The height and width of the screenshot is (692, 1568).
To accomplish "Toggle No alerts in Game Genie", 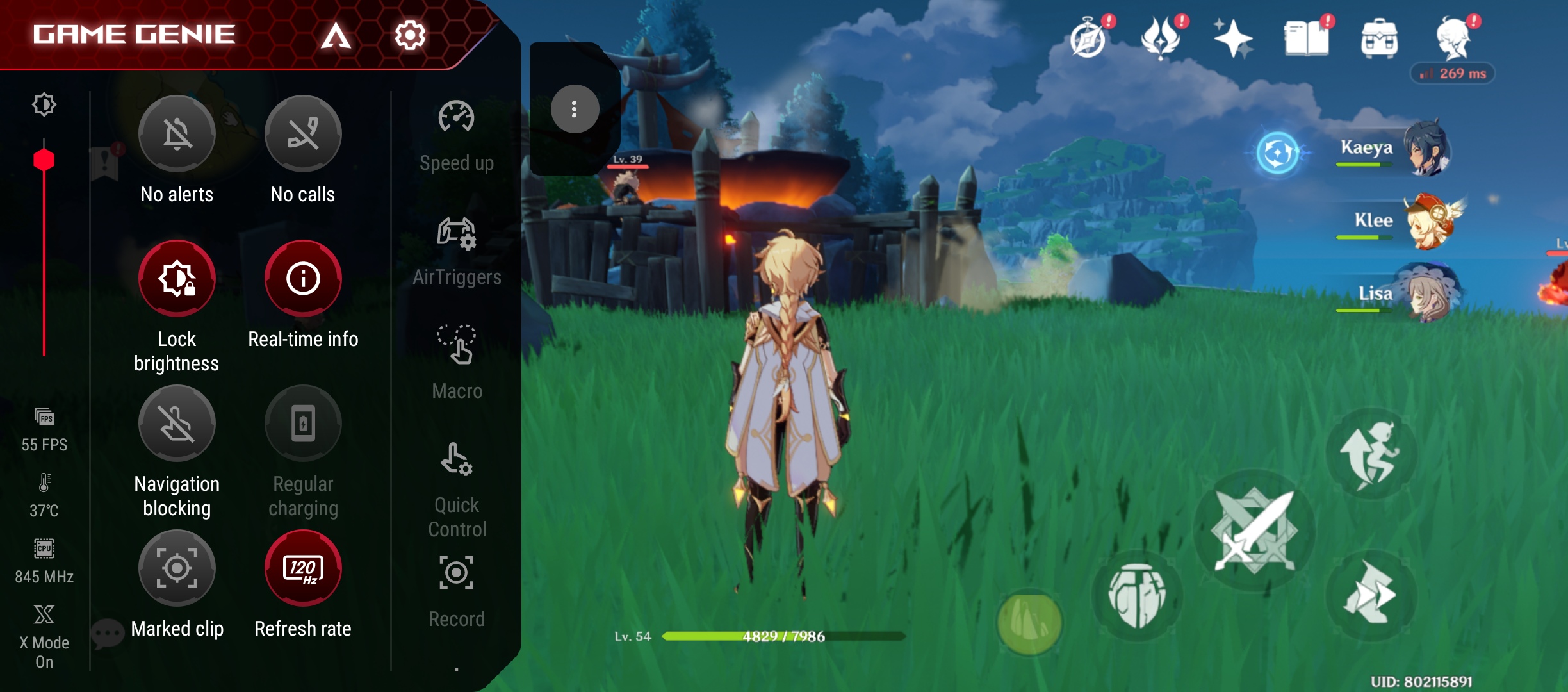I will pyautogui.click(x=177, y=135).
